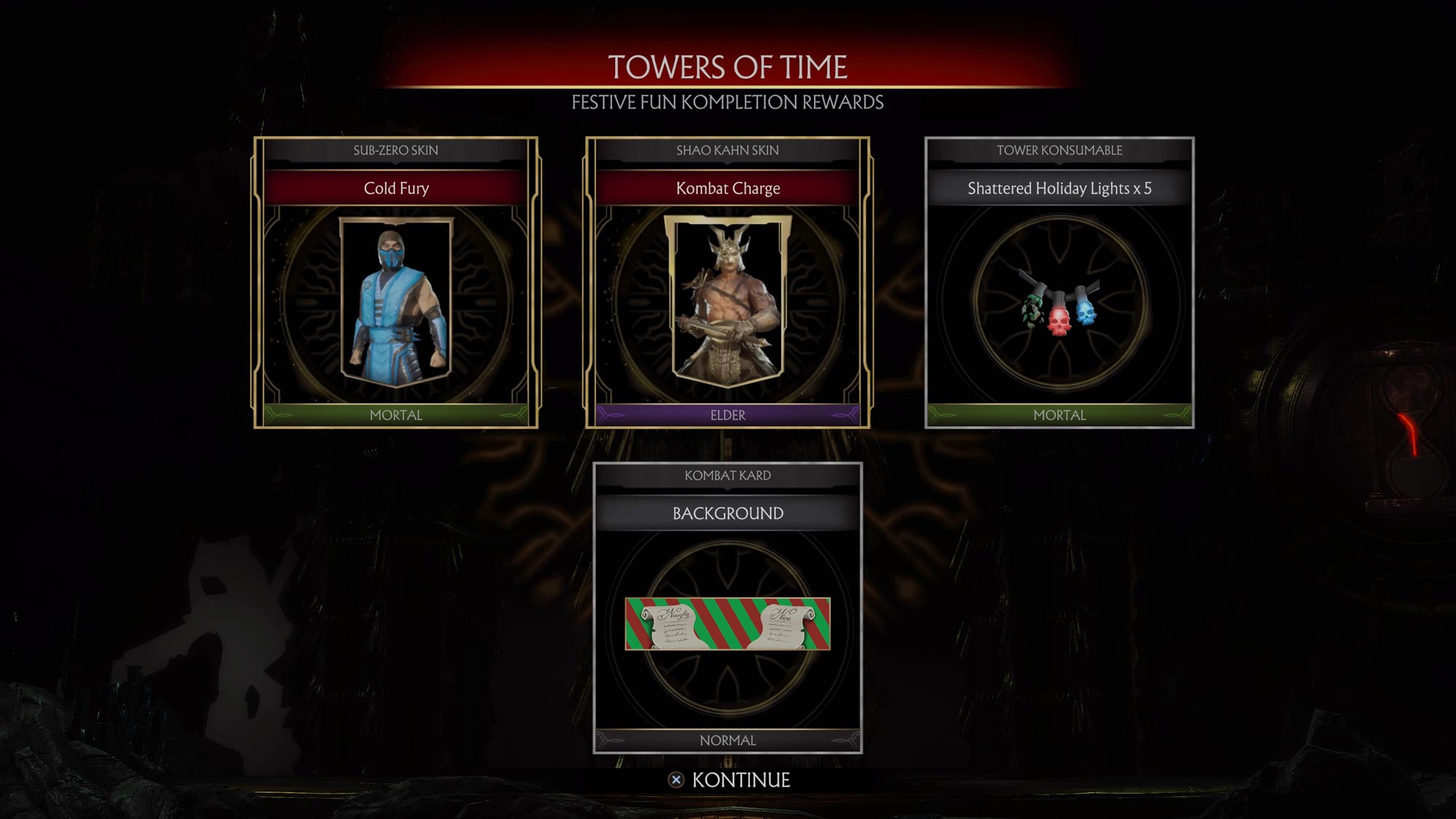
Task: Select the NORMAL rarity banner on Kombat Kard
Action: pos(728,740)
